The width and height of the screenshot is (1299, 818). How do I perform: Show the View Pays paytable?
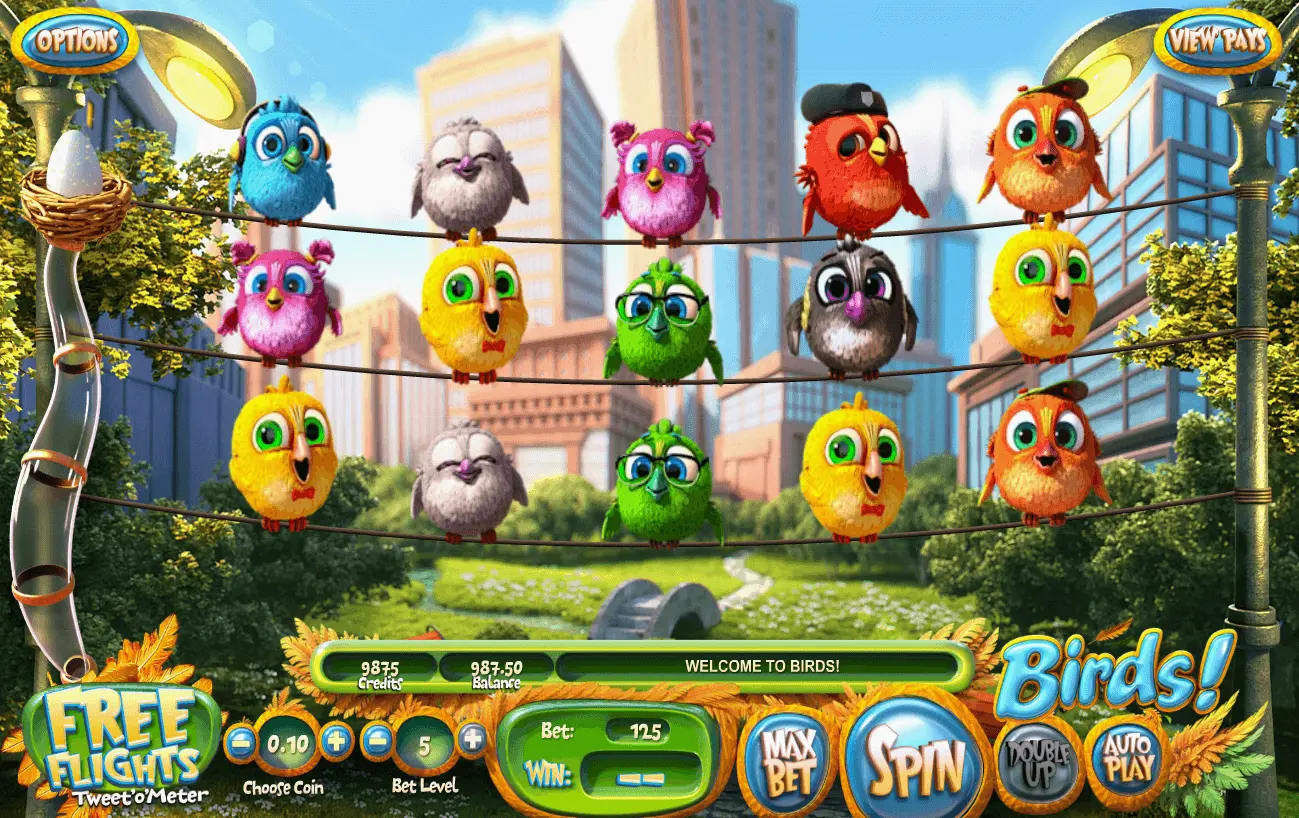coord(1217,41)
